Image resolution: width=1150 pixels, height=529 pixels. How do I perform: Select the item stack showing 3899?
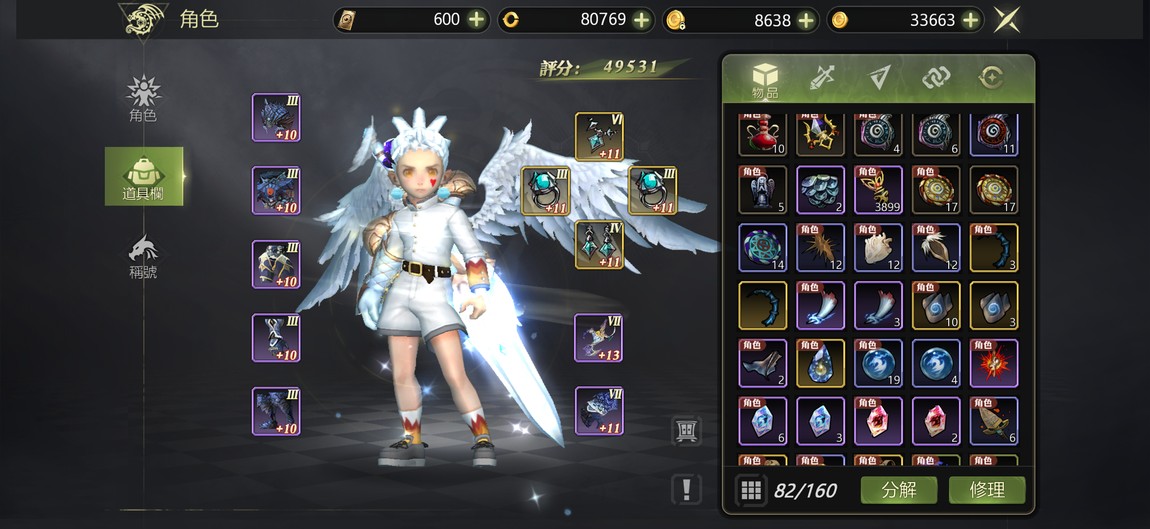pyautogui.click(x=879, y=190)
